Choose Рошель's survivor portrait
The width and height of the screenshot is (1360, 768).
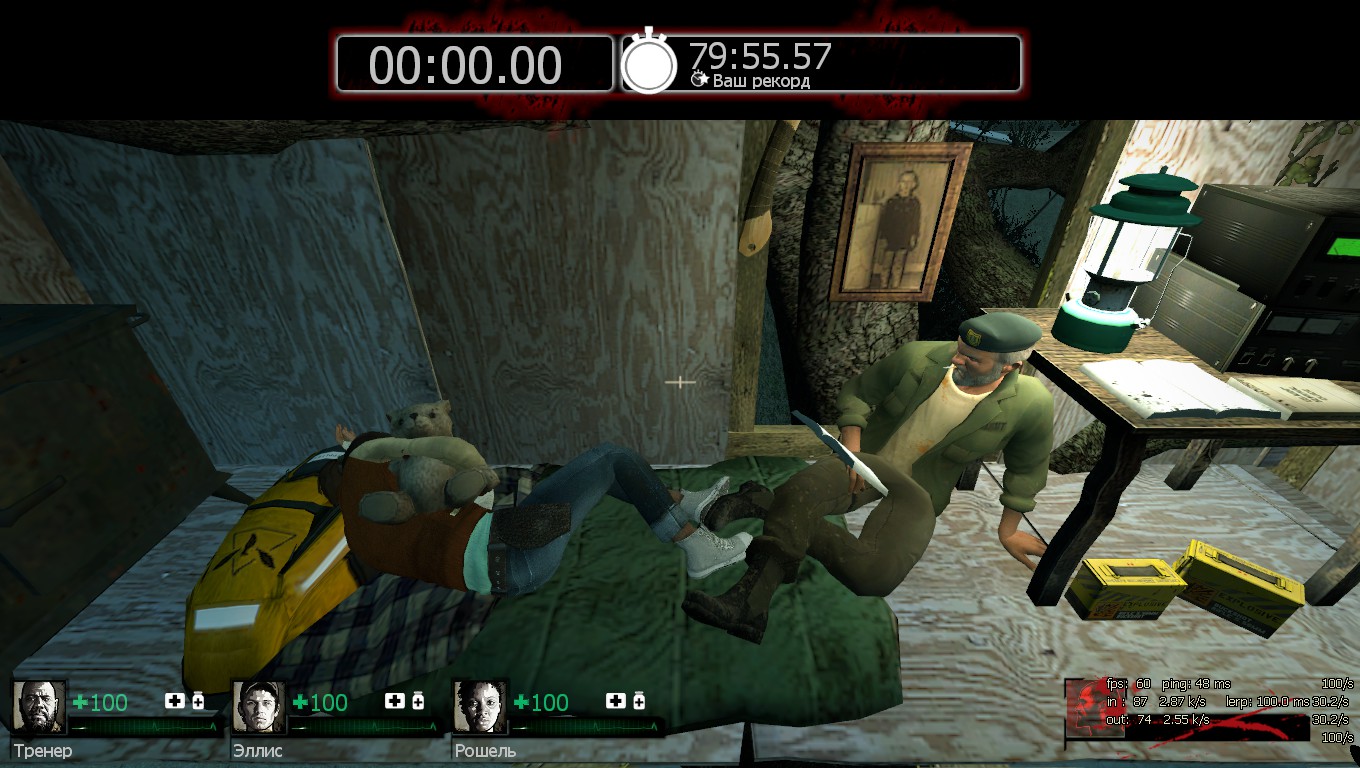(x=480, y=707)
